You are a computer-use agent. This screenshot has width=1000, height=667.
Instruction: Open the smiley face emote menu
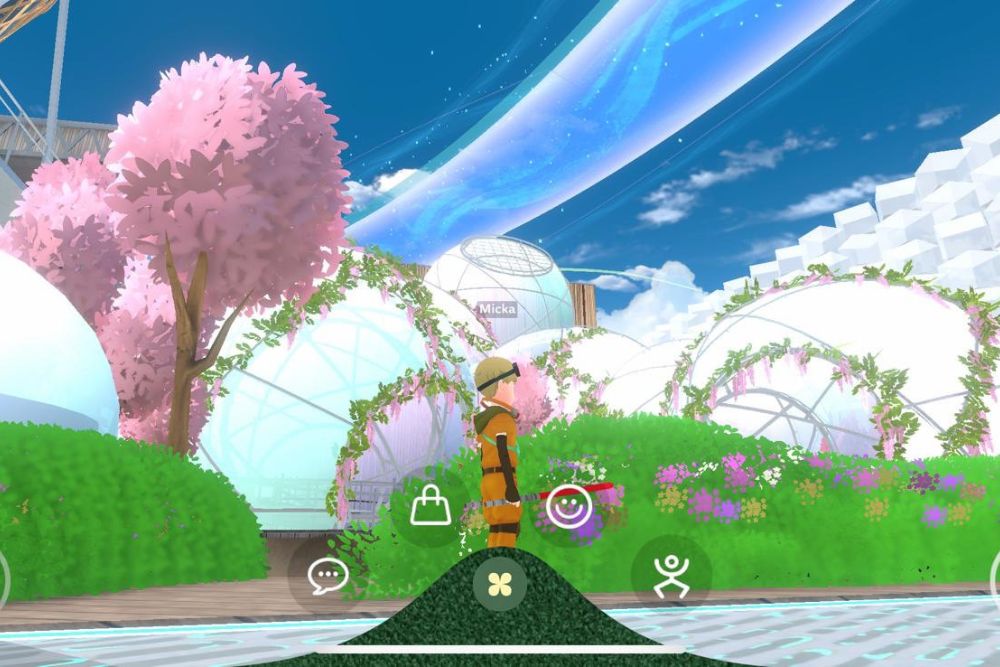pyautogui.click(x=569, y=507)
